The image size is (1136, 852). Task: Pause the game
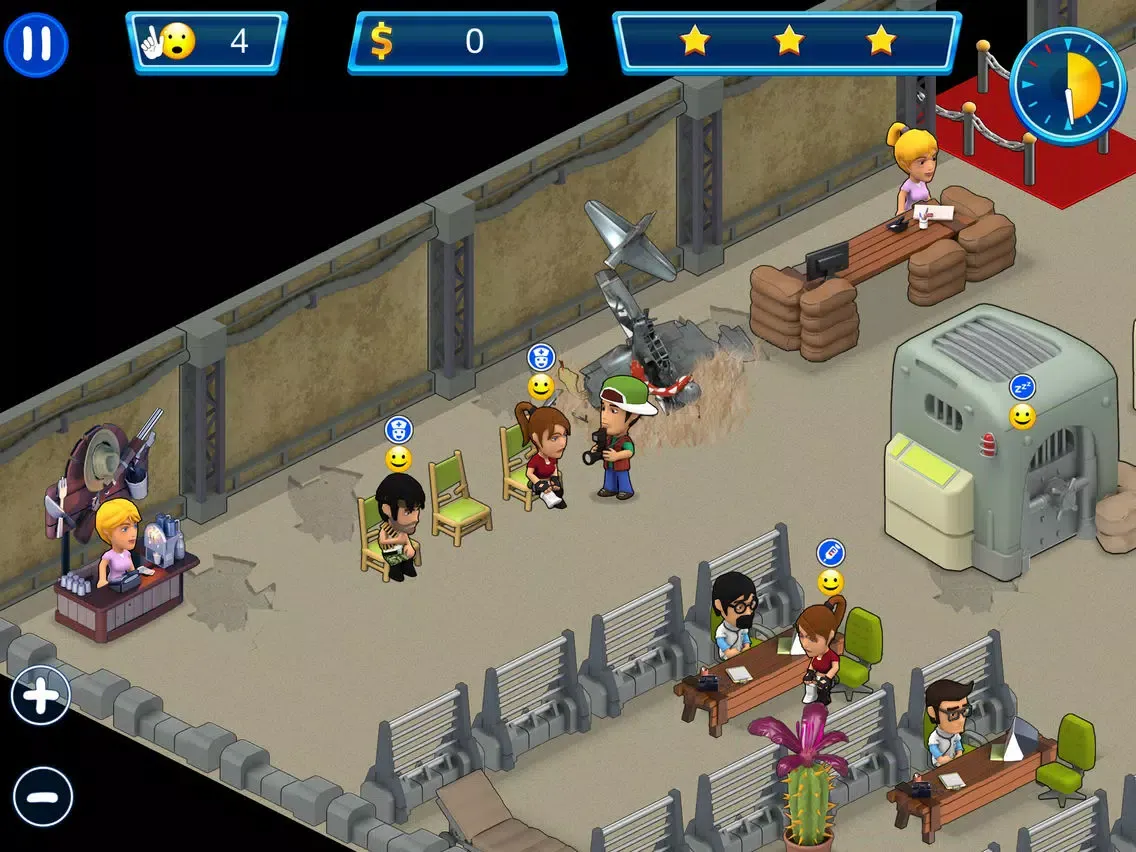click(x=36, y=45)
